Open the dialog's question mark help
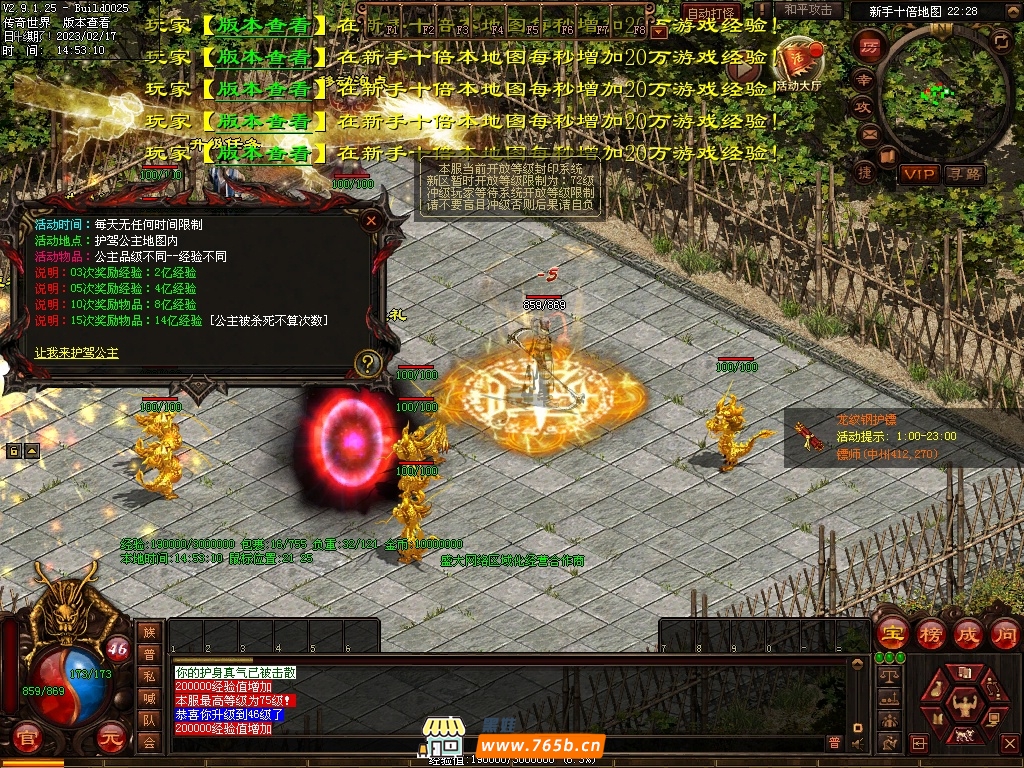This screenshot has width=1024, height=768. pos(369,362)
